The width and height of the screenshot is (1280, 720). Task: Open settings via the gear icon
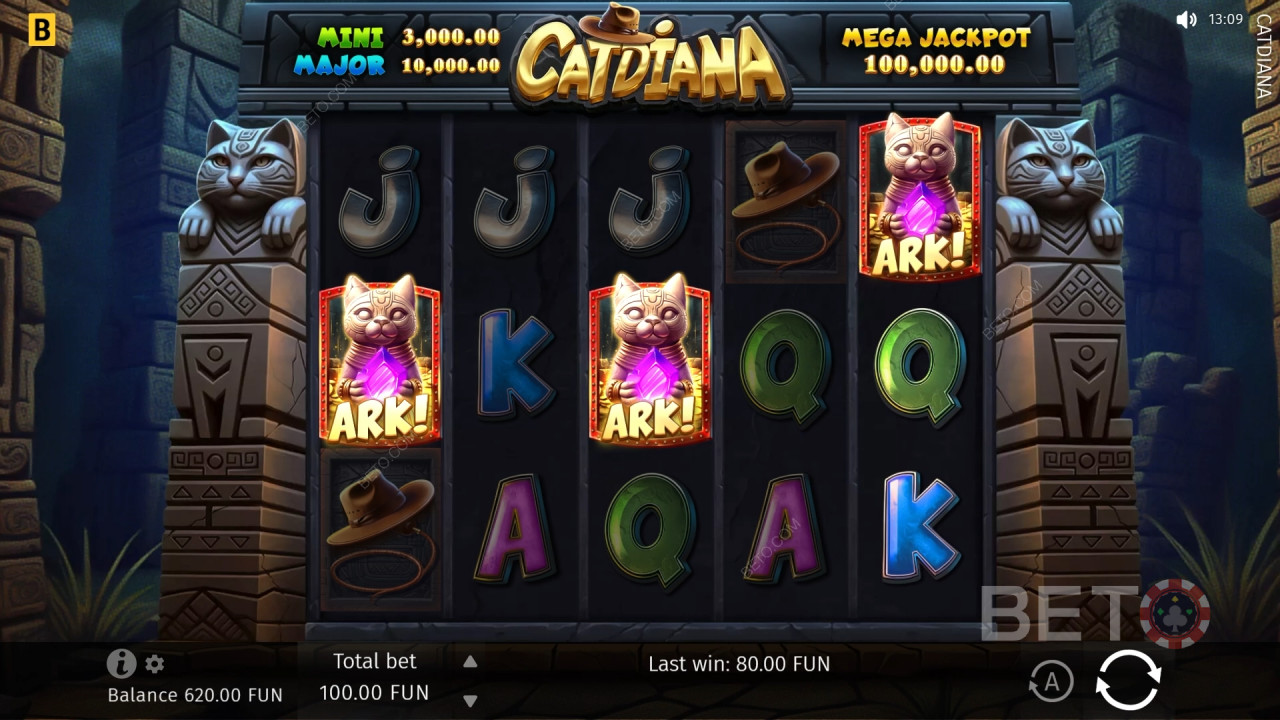(x=155, y=664)
